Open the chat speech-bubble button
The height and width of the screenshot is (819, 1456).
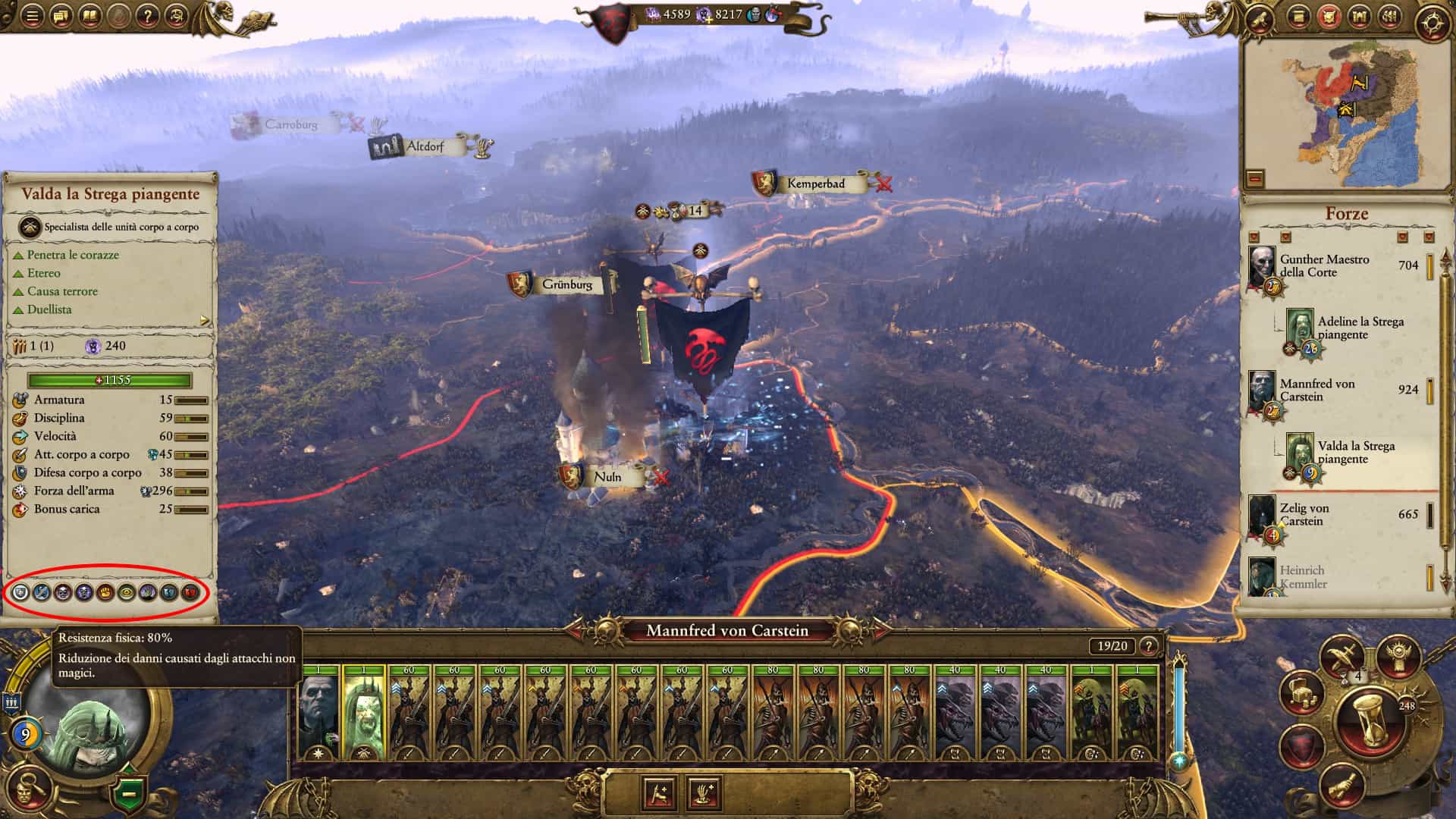click(61, 15)
